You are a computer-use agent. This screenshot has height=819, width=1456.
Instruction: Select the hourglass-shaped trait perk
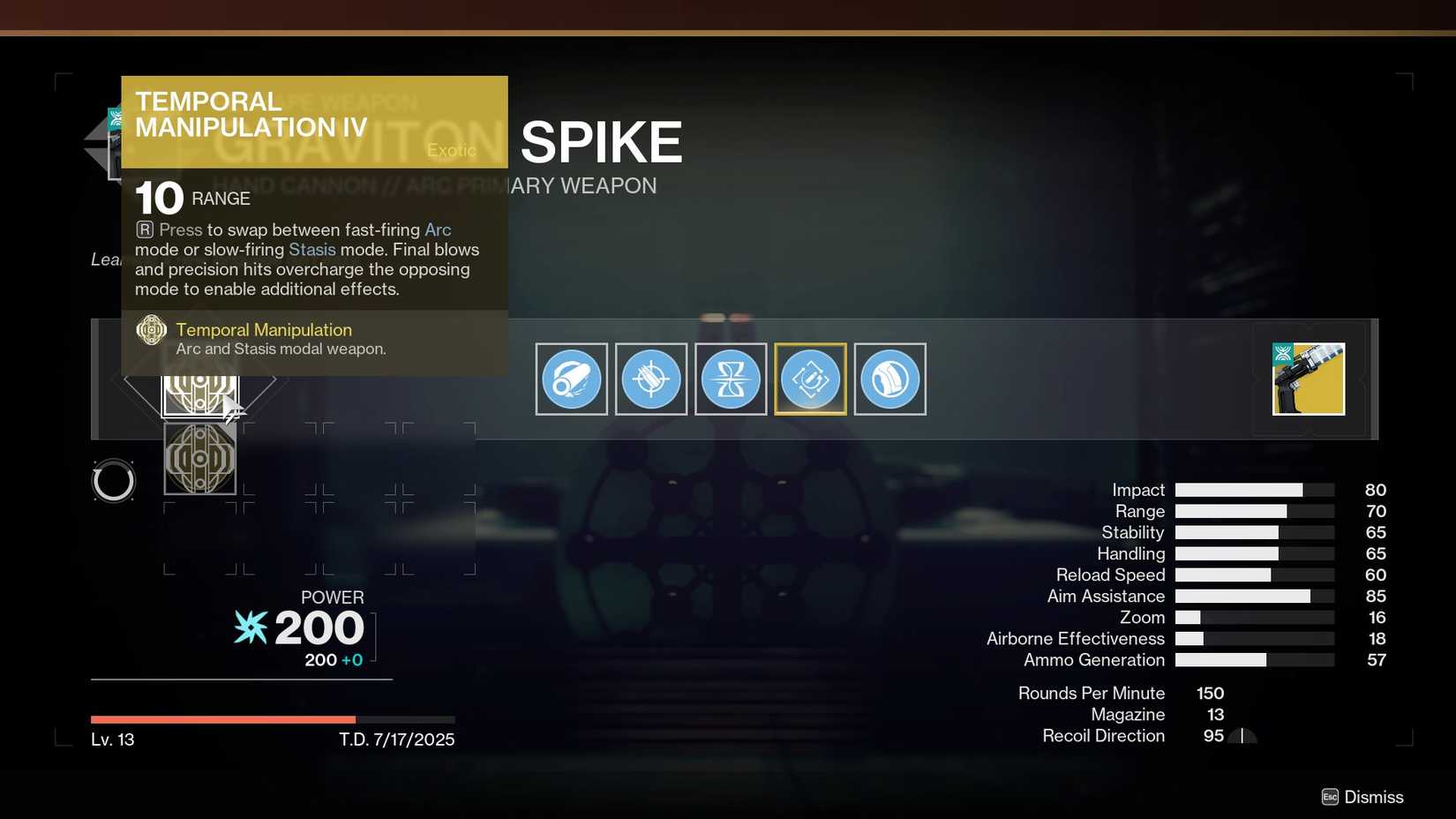click(x=730, y=379)
